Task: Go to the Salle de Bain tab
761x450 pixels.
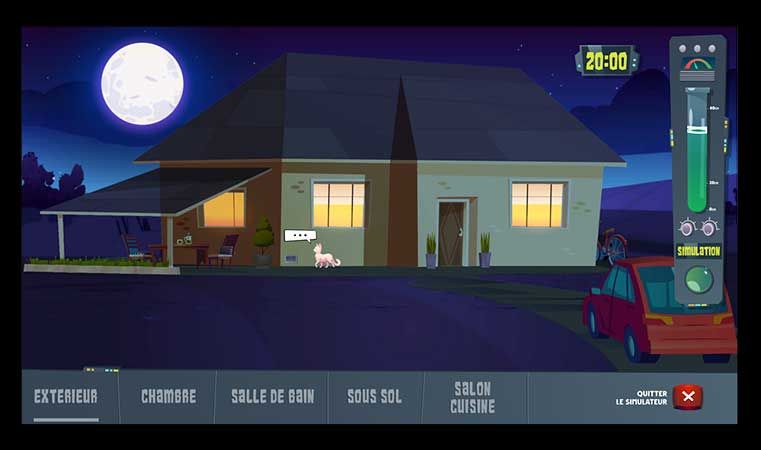Action: tap(272, 397)
